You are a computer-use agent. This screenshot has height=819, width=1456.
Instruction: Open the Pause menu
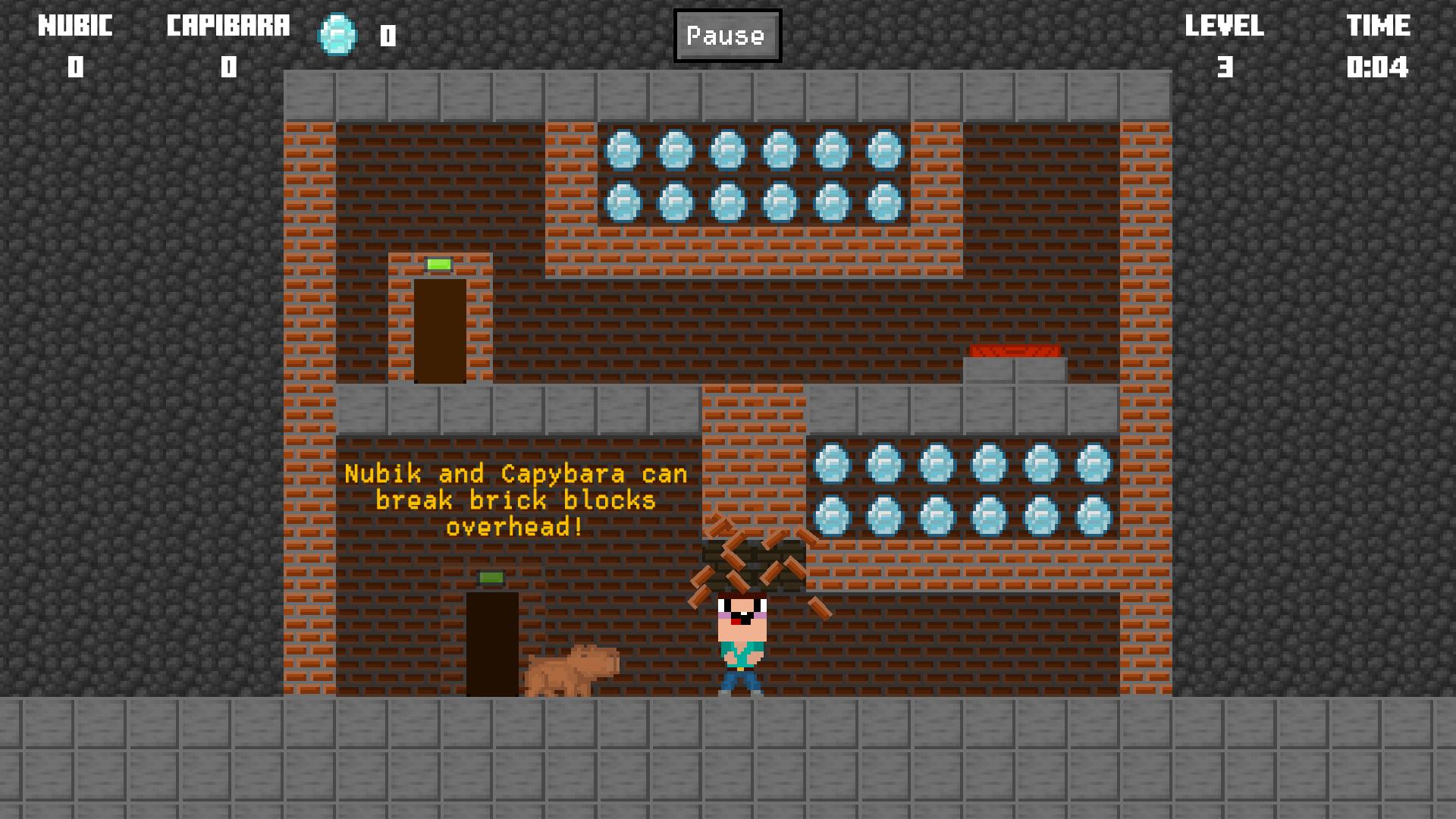click(726, 34)
